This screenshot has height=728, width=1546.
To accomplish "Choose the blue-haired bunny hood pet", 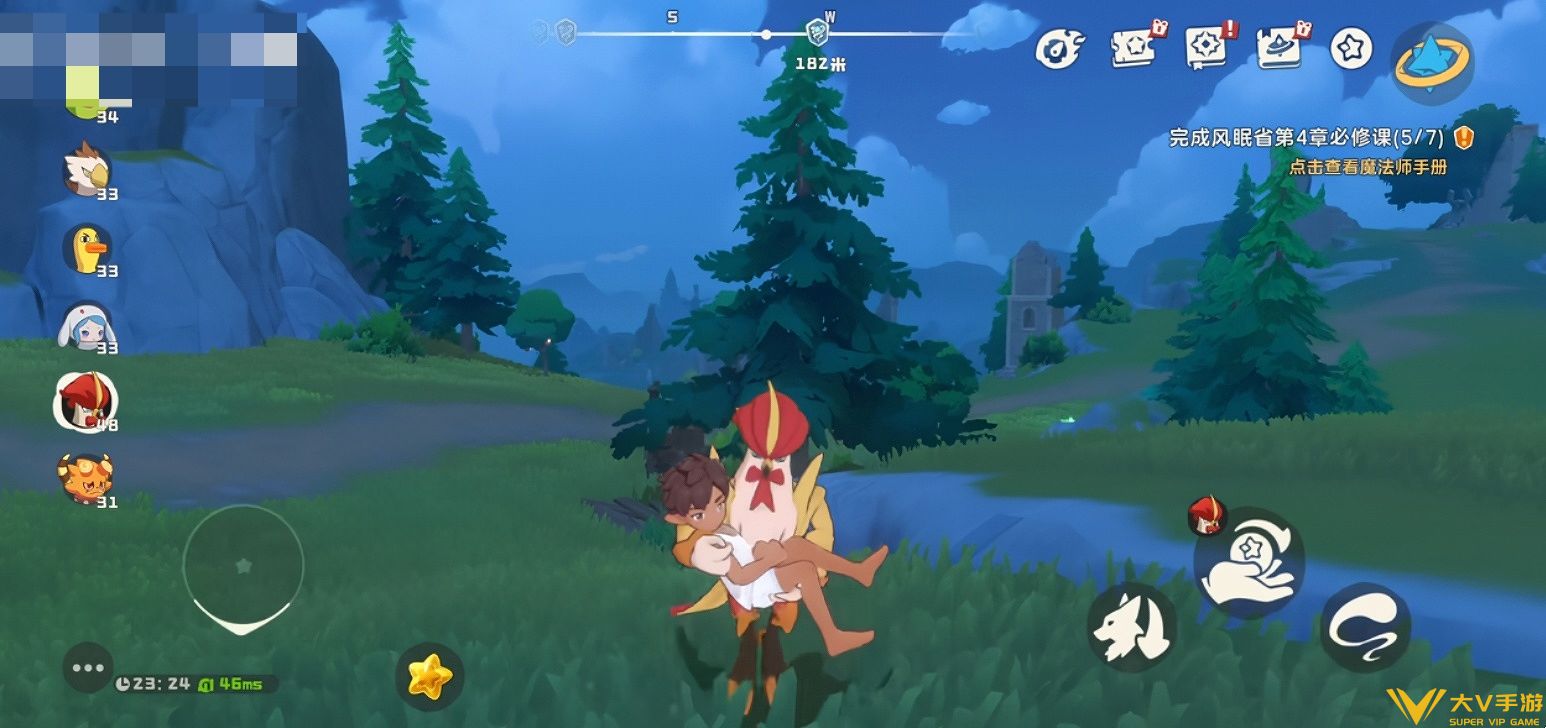I will click(87, 326).
